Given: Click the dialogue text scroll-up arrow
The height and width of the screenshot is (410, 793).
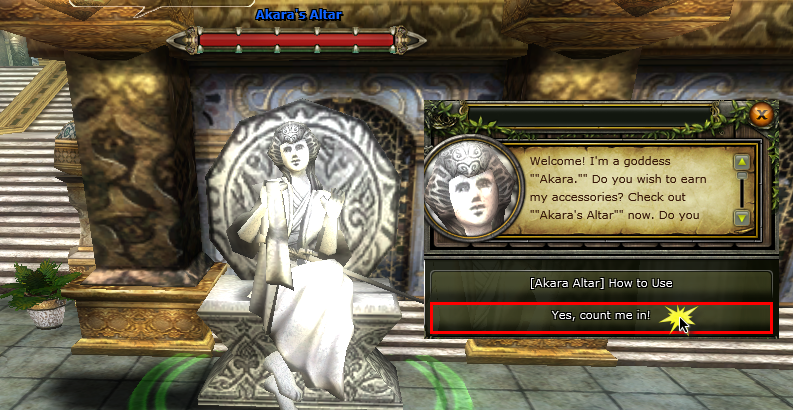Looking at the screenshot, I should tap(742, 161).
